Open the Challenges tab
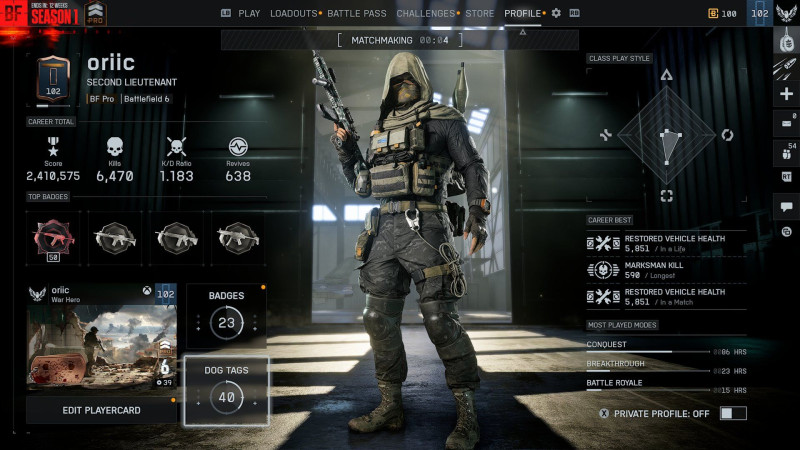Screen dimensions: 800x450 (x=425, y=13)
